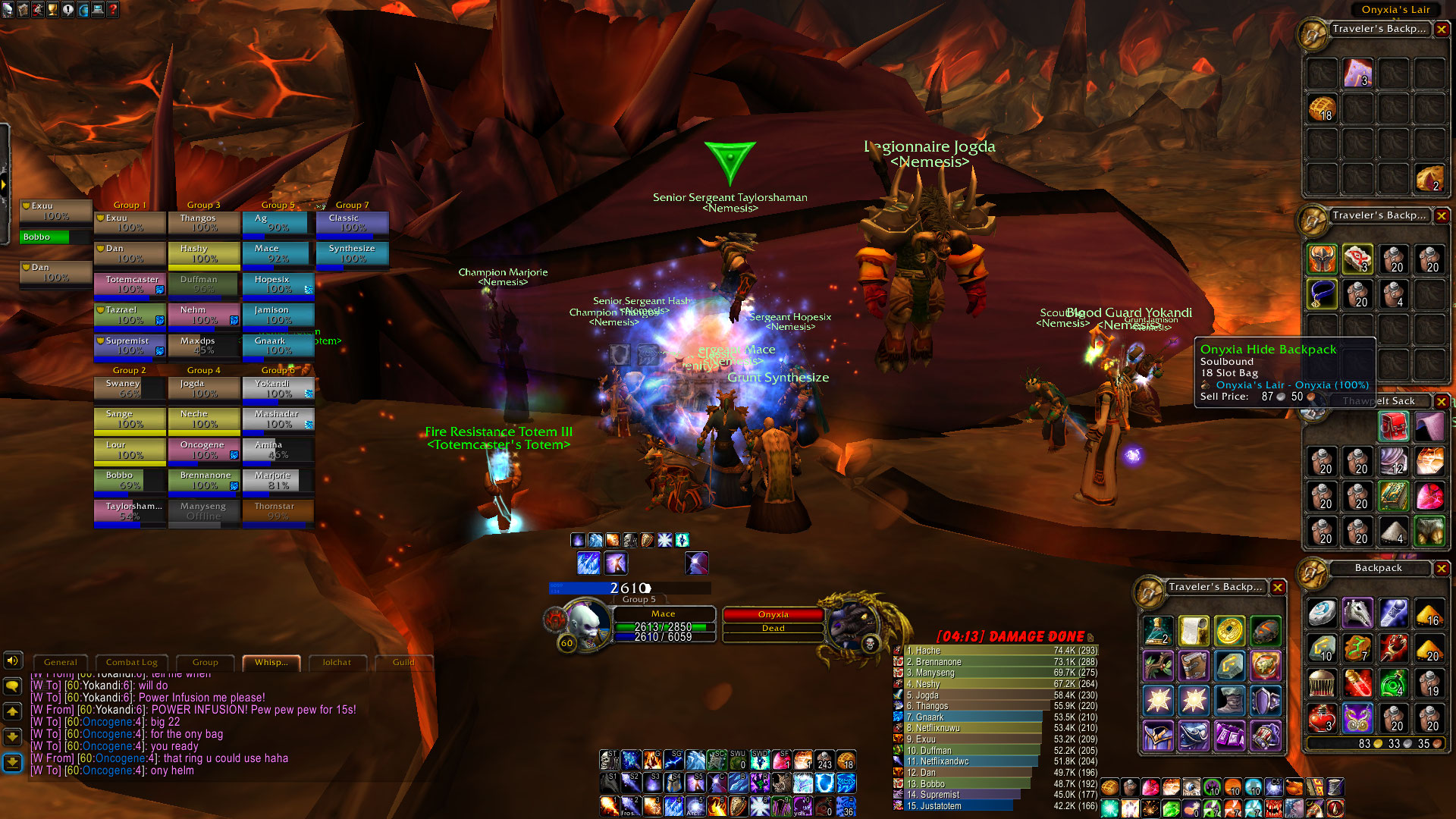Target Maxdps in the raid frames
The image size is (1456, 819).
click(x=204, y=346)
